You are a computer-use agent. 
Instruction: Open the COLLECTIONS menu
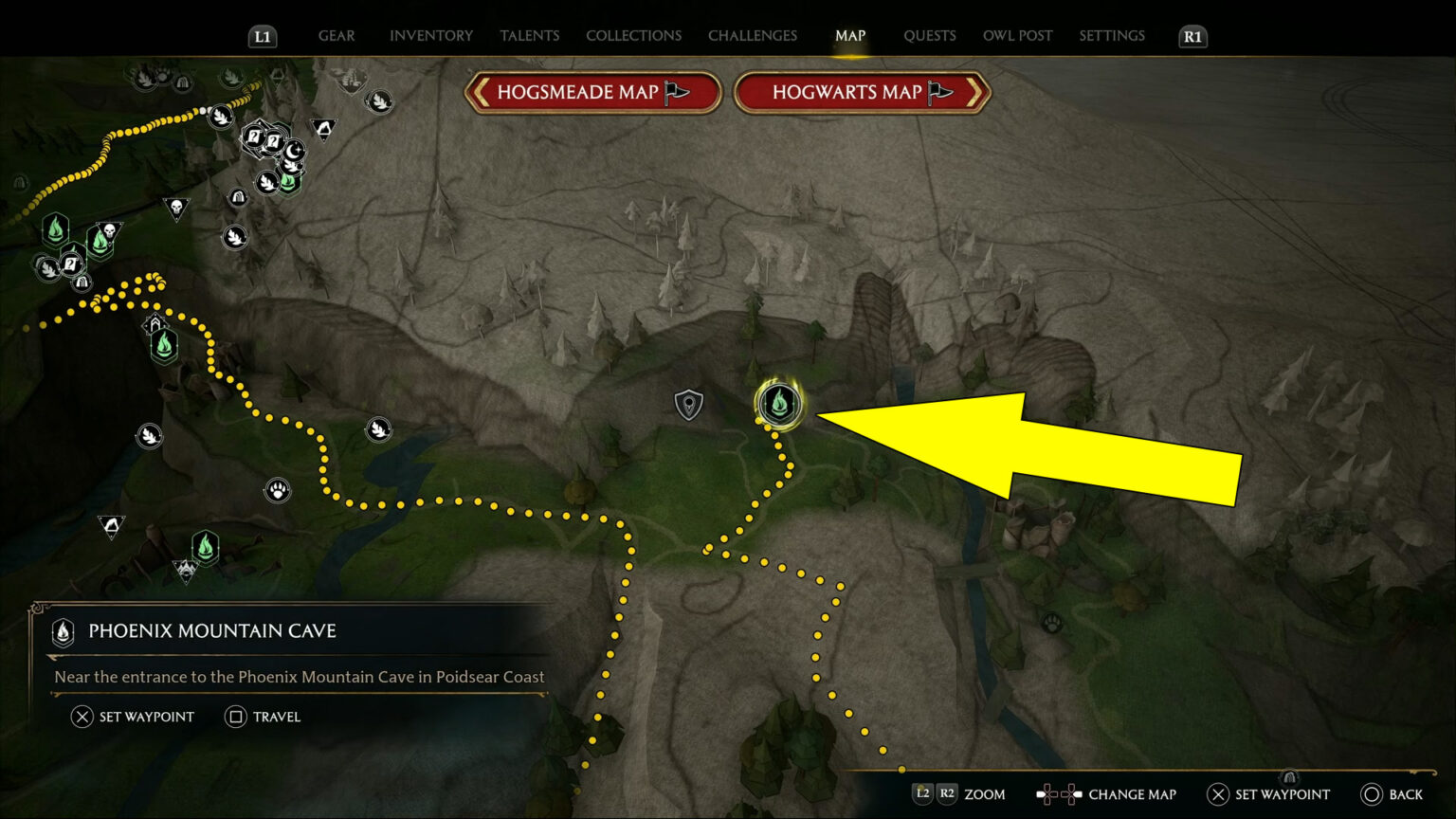[x=633, y=35]
